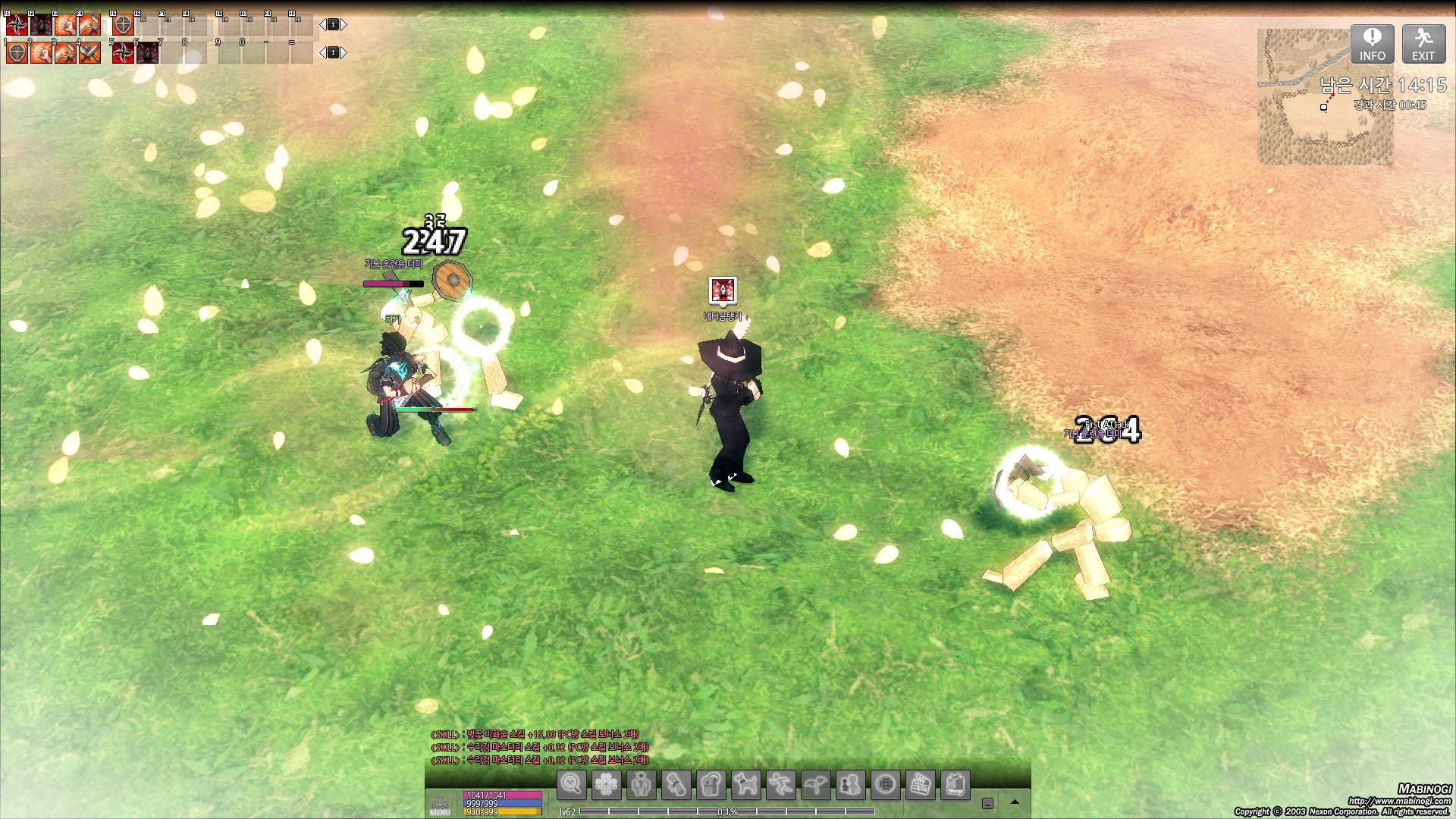
Task: Click the EXIT button
Action: click(1423, 45)
